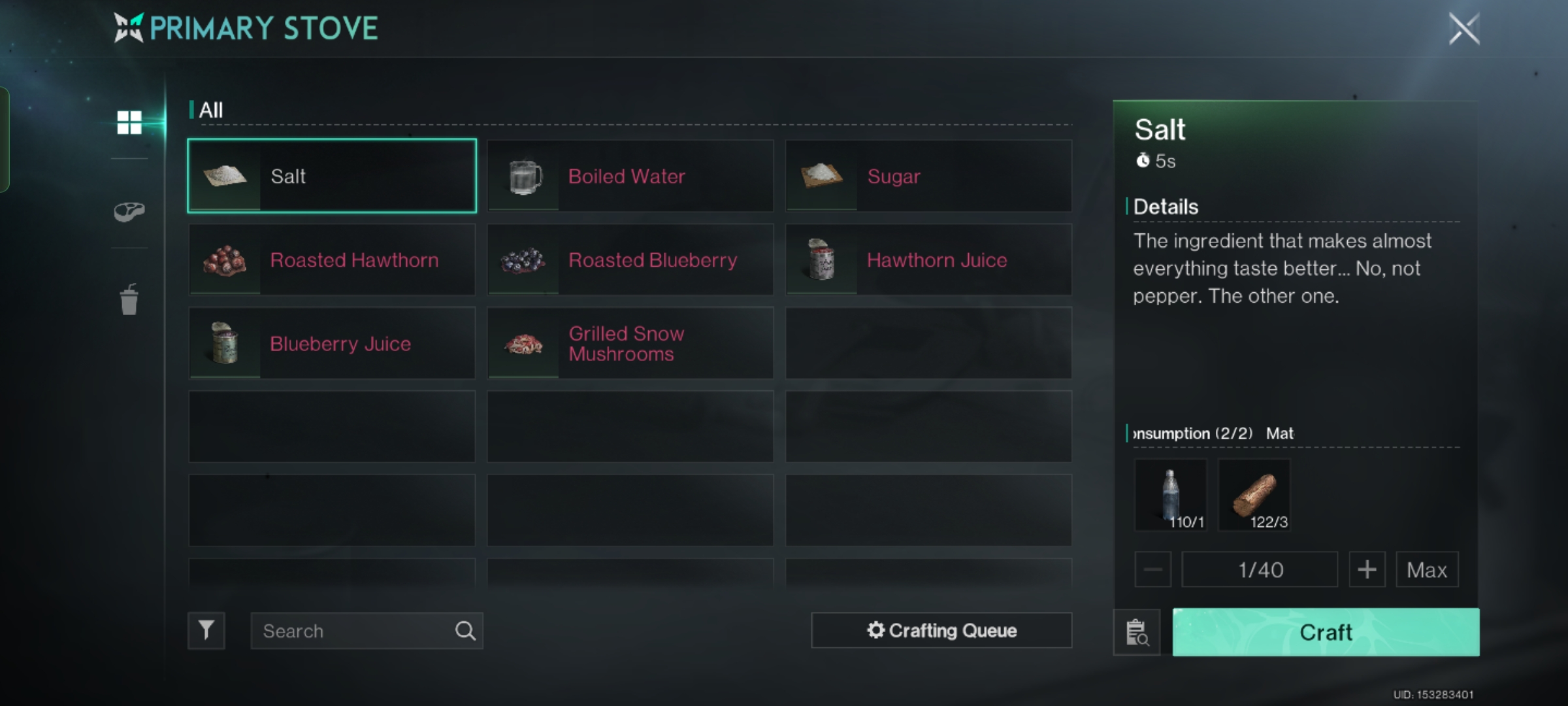Open the Crafting Queue
The height and width of the screenshot is (706, 1568).
941,631
